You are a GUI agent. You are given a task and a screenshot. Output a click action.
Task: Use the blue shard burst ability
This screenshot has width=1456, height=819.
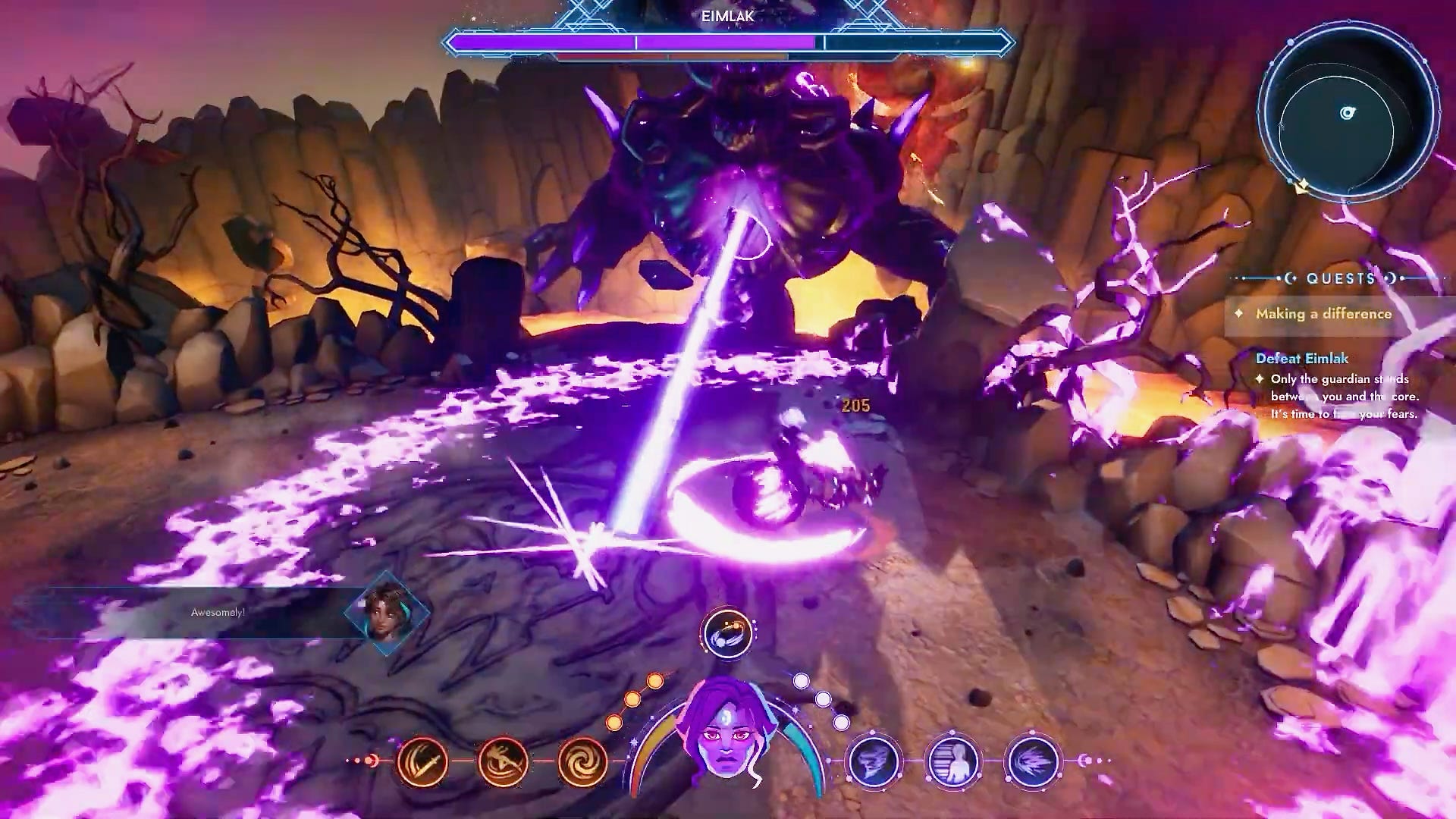[1033, 761]
